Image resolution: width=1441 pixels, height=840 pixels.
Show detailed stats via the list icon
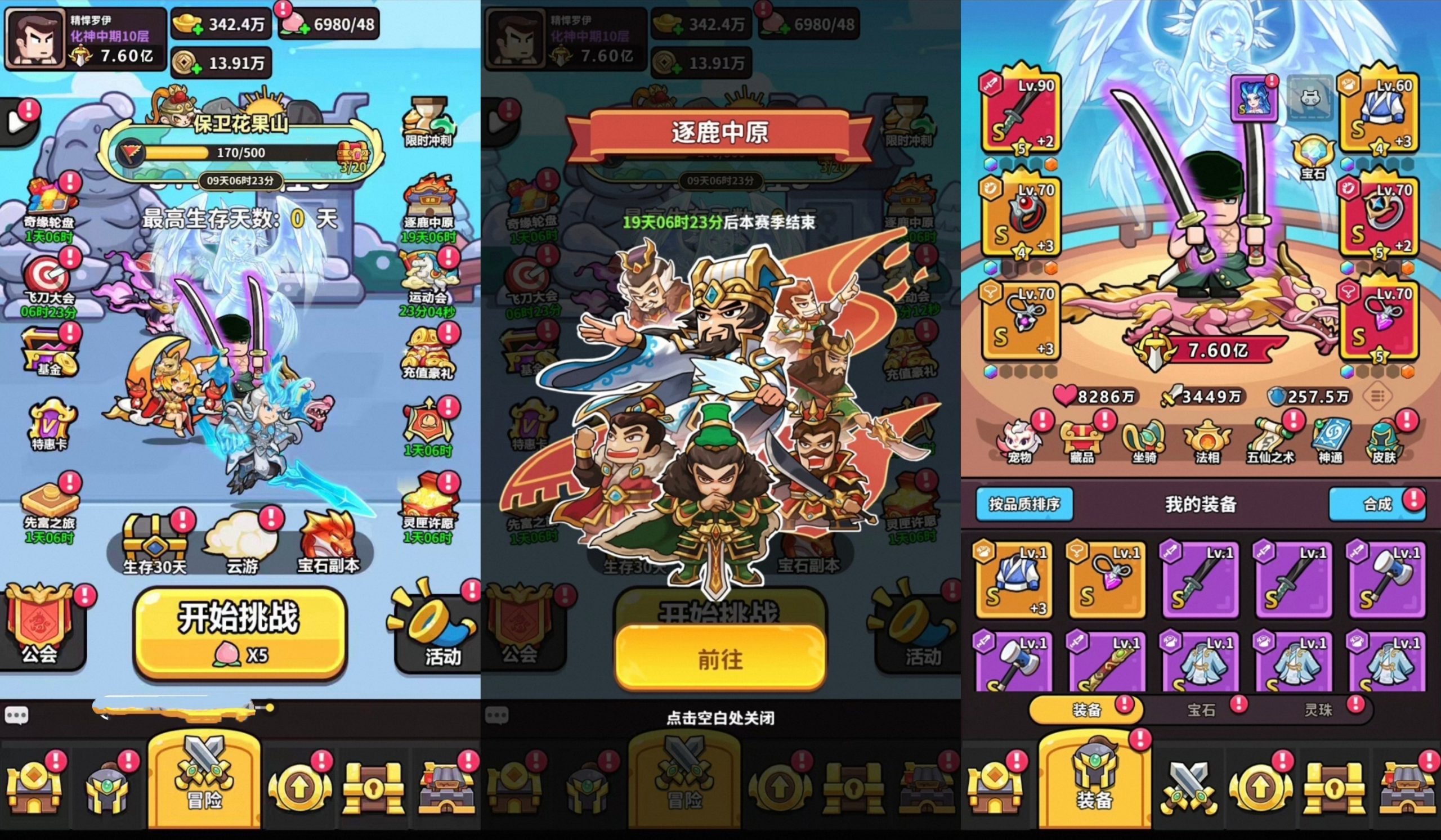1376,396
